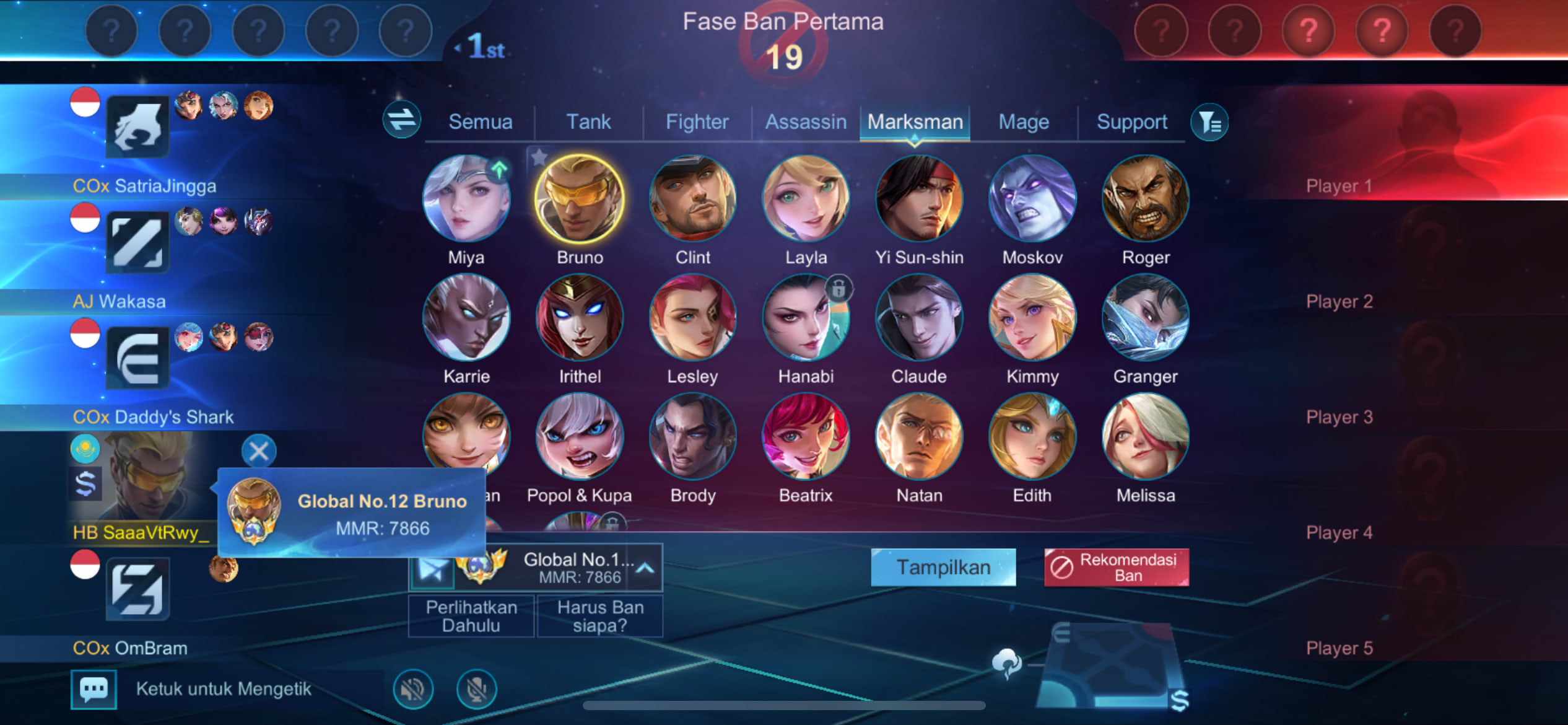This screenshot has height=725, width=1568.
Task: Toggle the muted speaker icon
Action: [413, 689]
